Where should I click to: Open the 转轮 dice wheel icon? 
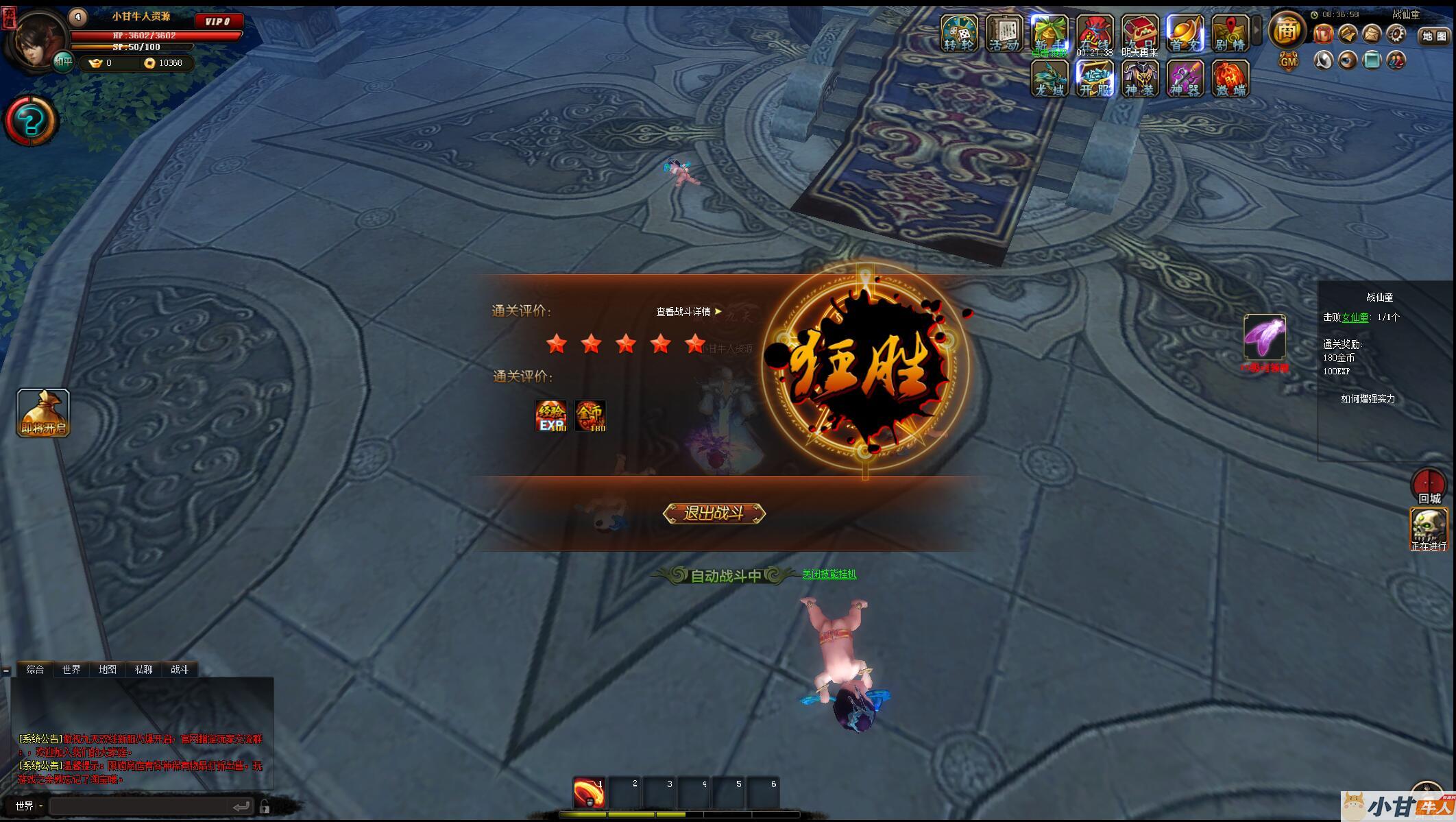(x=958, y=33)
